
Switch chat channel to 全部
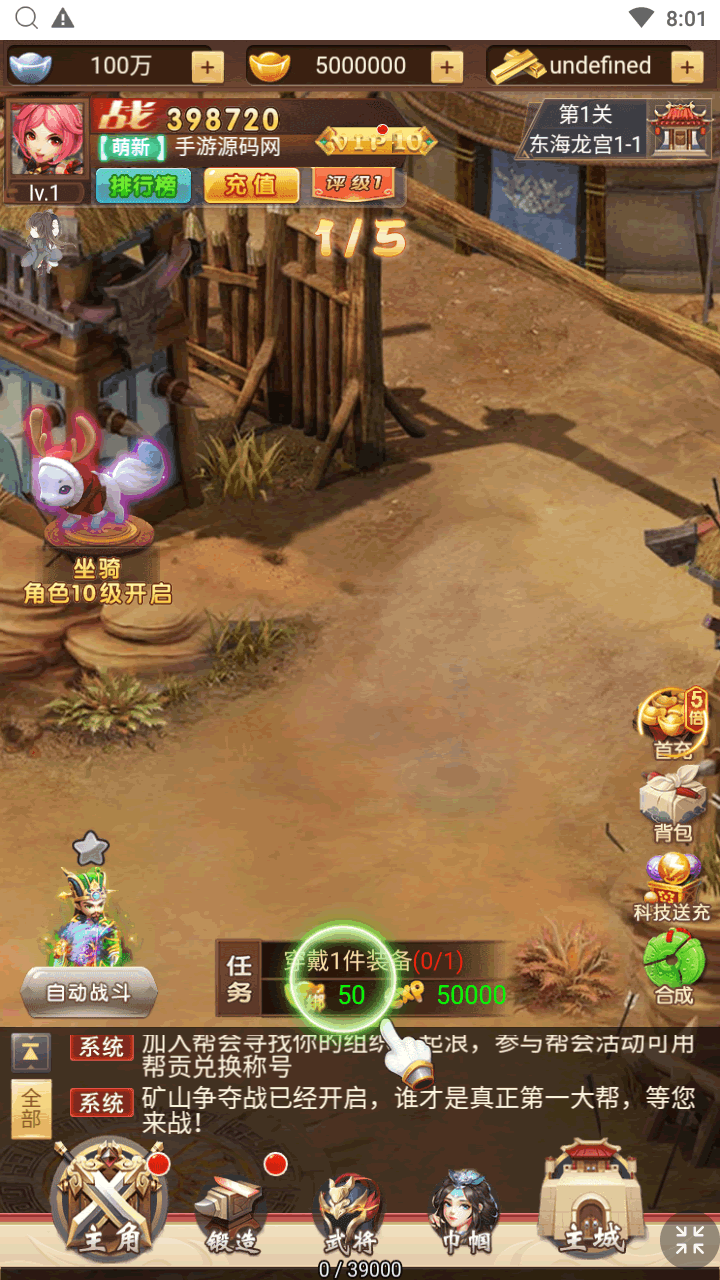pyautogui.click(x=31, y=1108)
